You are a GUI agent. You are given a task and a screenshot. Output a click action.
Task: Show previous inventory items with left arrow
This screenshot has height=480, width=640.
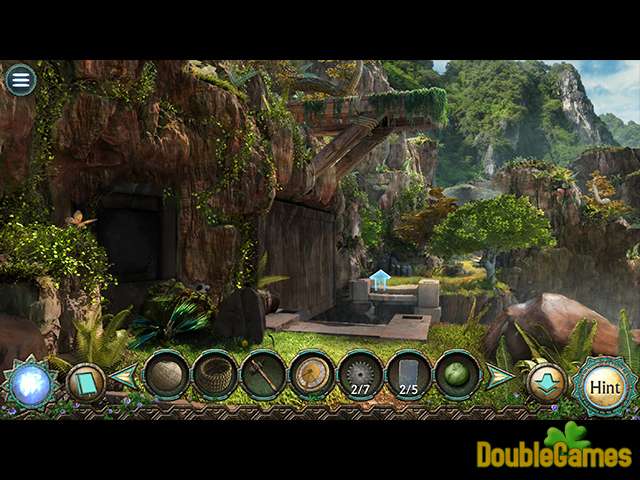pos(124,376)
